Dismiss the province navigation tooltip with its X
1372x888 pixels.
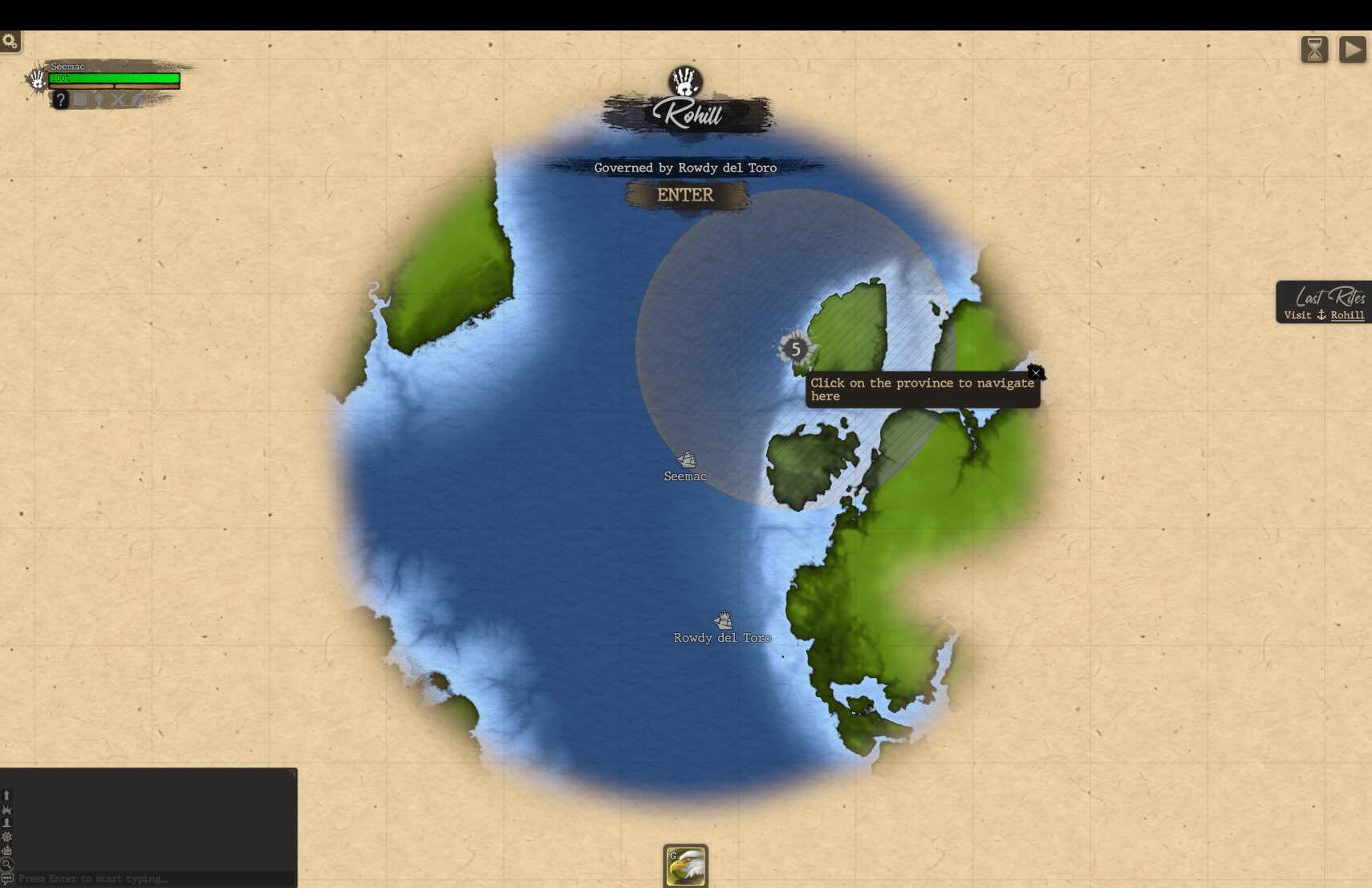1035,372
